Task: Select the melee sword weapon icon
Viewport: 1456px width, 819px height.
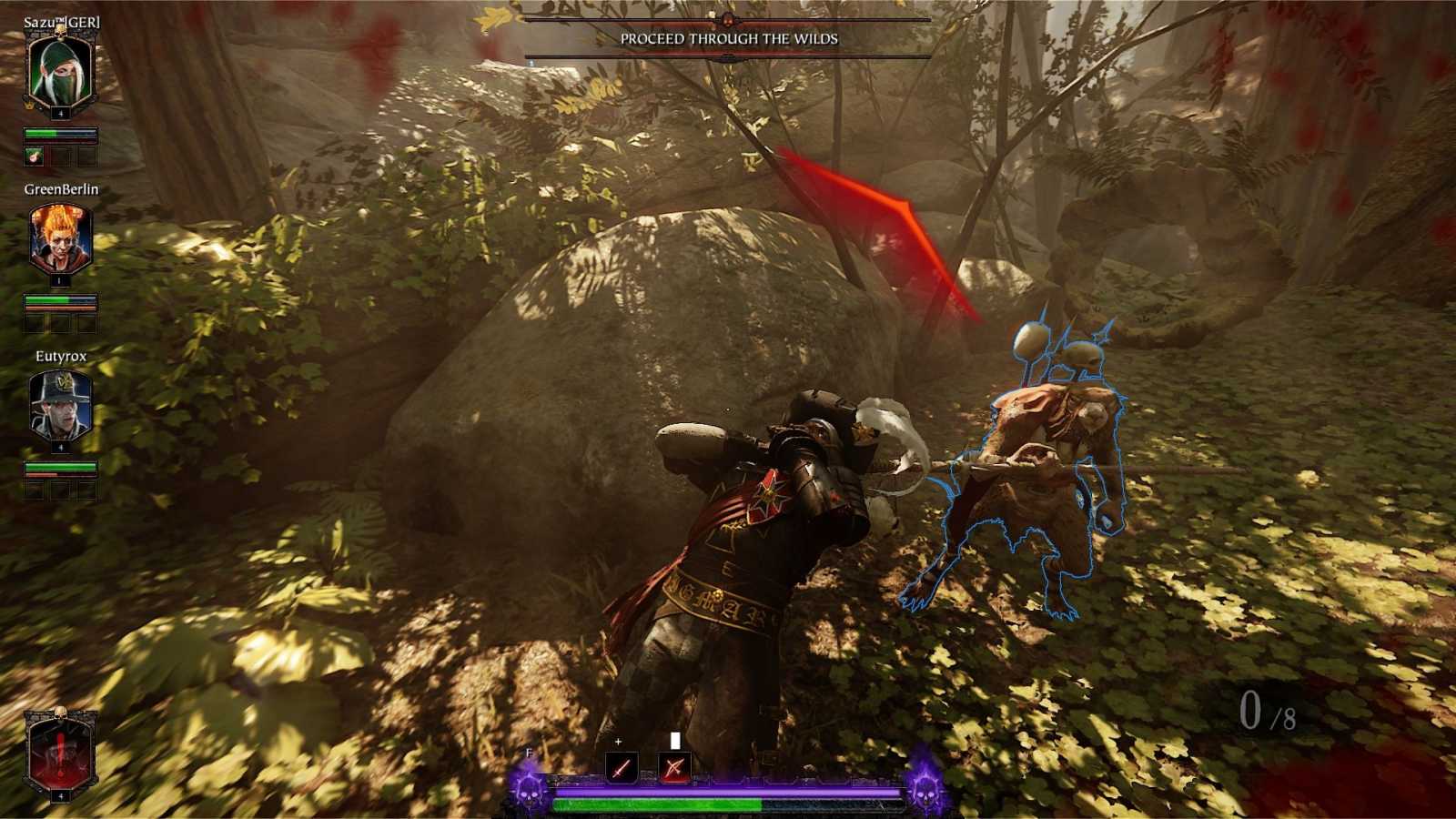Action: click(622, 769)
